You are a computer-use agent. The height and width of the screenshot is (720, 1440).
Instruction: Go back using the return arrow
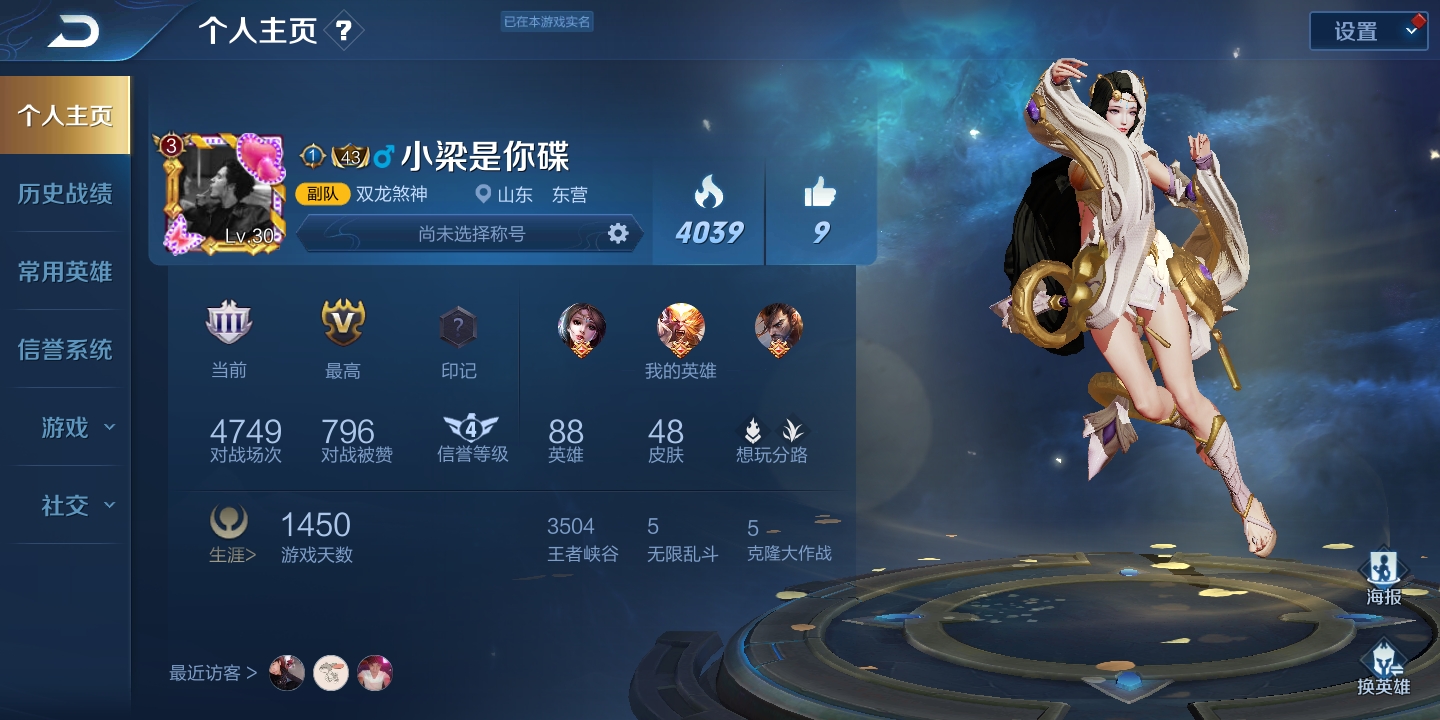[x=73, y=31]
